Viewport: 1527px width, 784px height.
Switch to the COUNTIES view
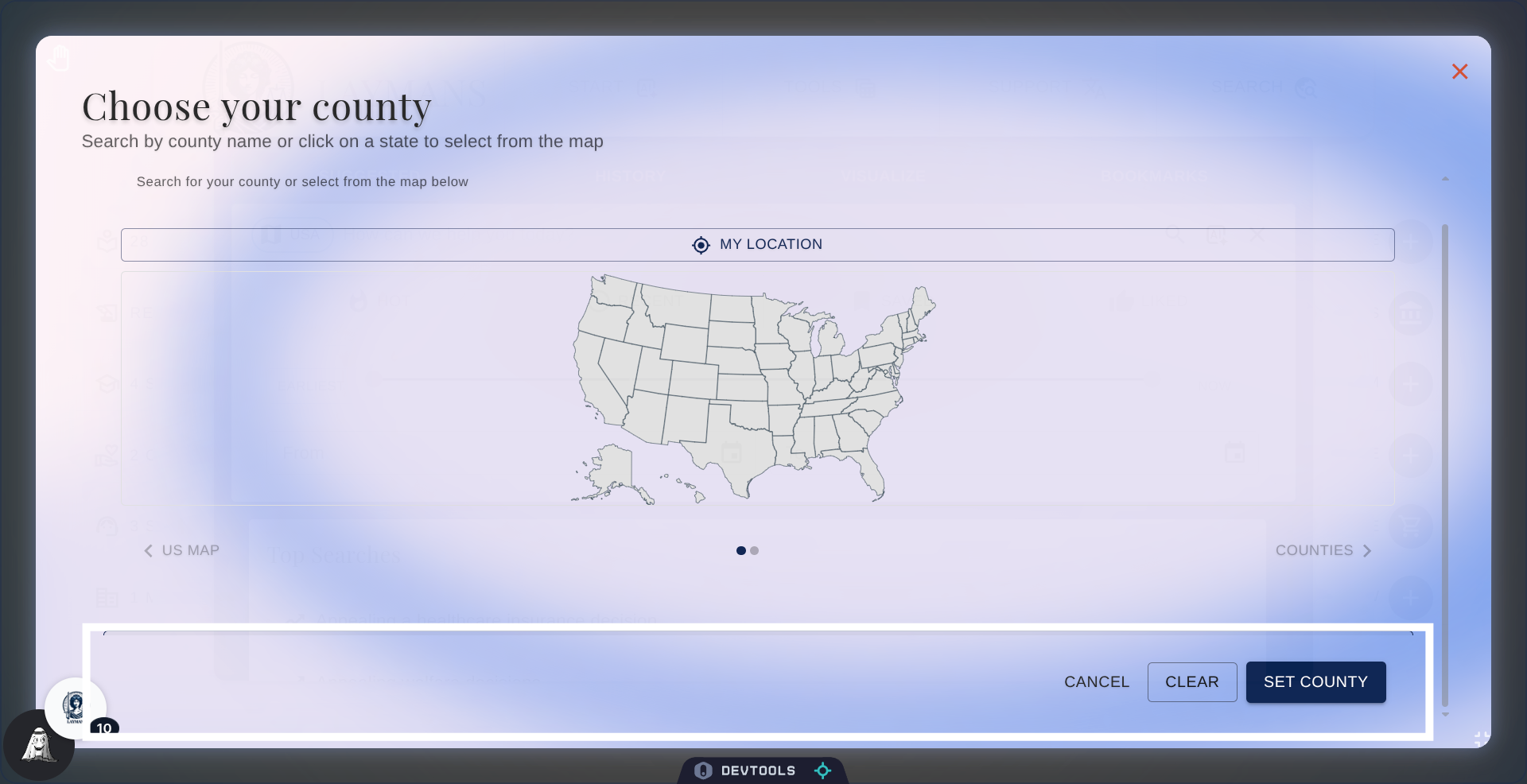pyautogui.click(x=1315, y=550)
